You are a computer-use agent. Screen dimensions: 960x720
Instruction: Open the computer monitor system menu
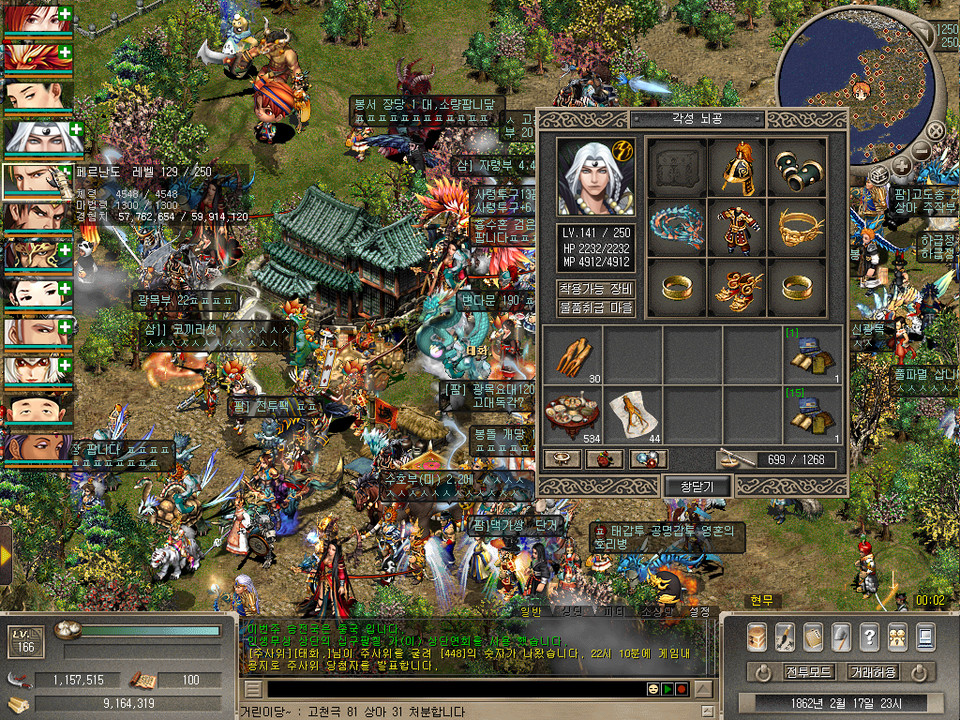point(925,635)
